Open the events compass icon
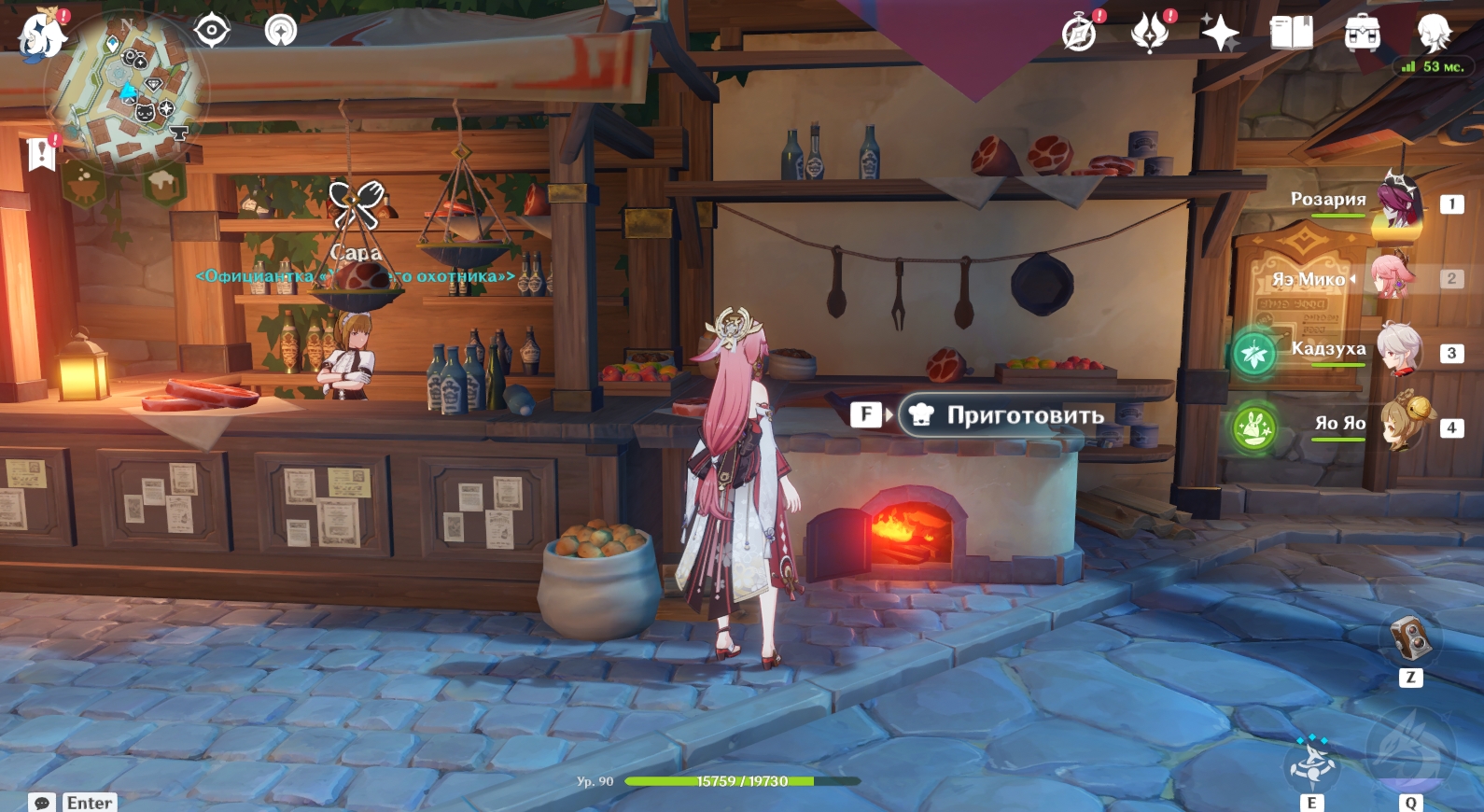The width and height of the screenshot is (1484, 812). pos(1080,34)
